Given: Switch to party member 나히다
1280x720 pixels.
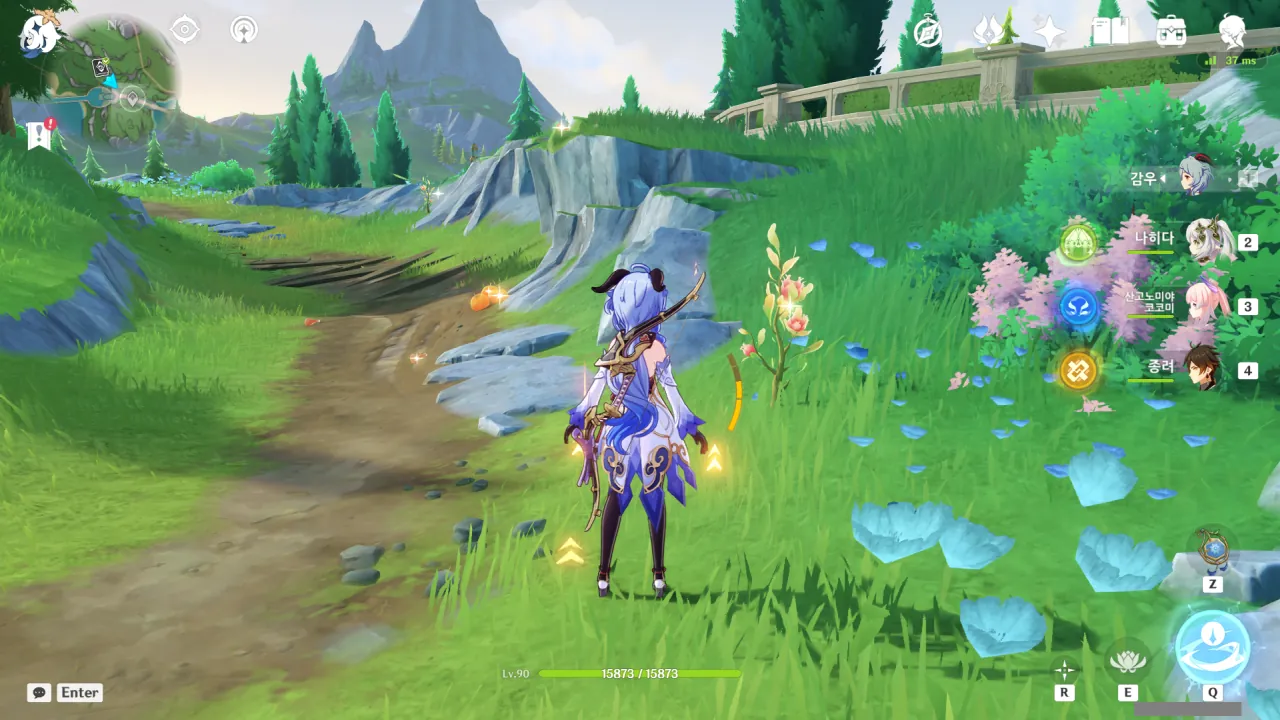Looking at the screenshot, I should [1208, 241].
